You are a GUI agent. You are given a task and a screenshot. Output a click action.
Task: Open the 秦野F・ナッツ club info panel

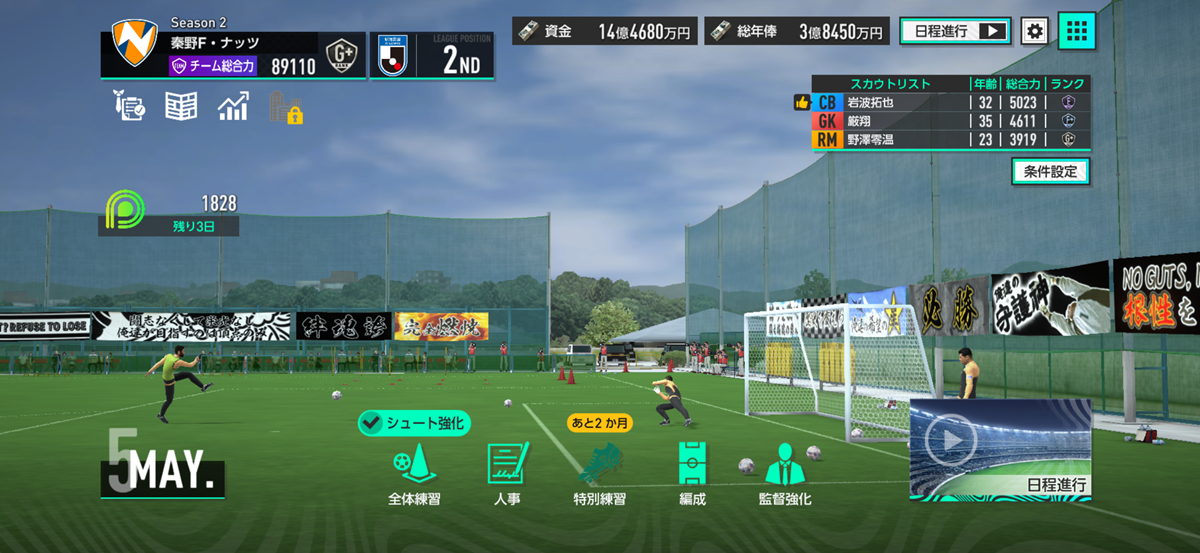(x=232, y=55)
